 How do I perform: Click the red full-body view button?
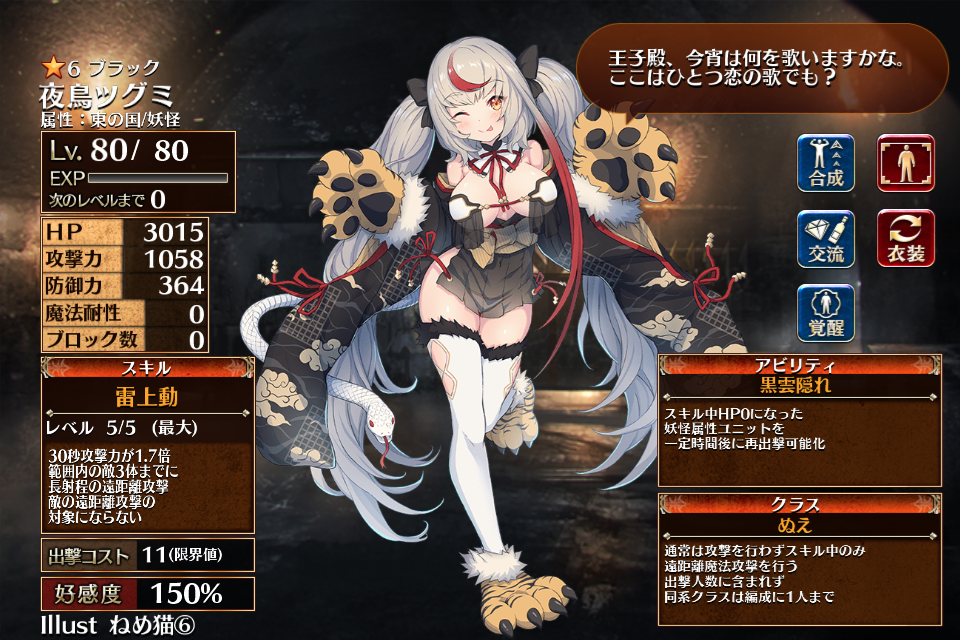click(905, 163)
